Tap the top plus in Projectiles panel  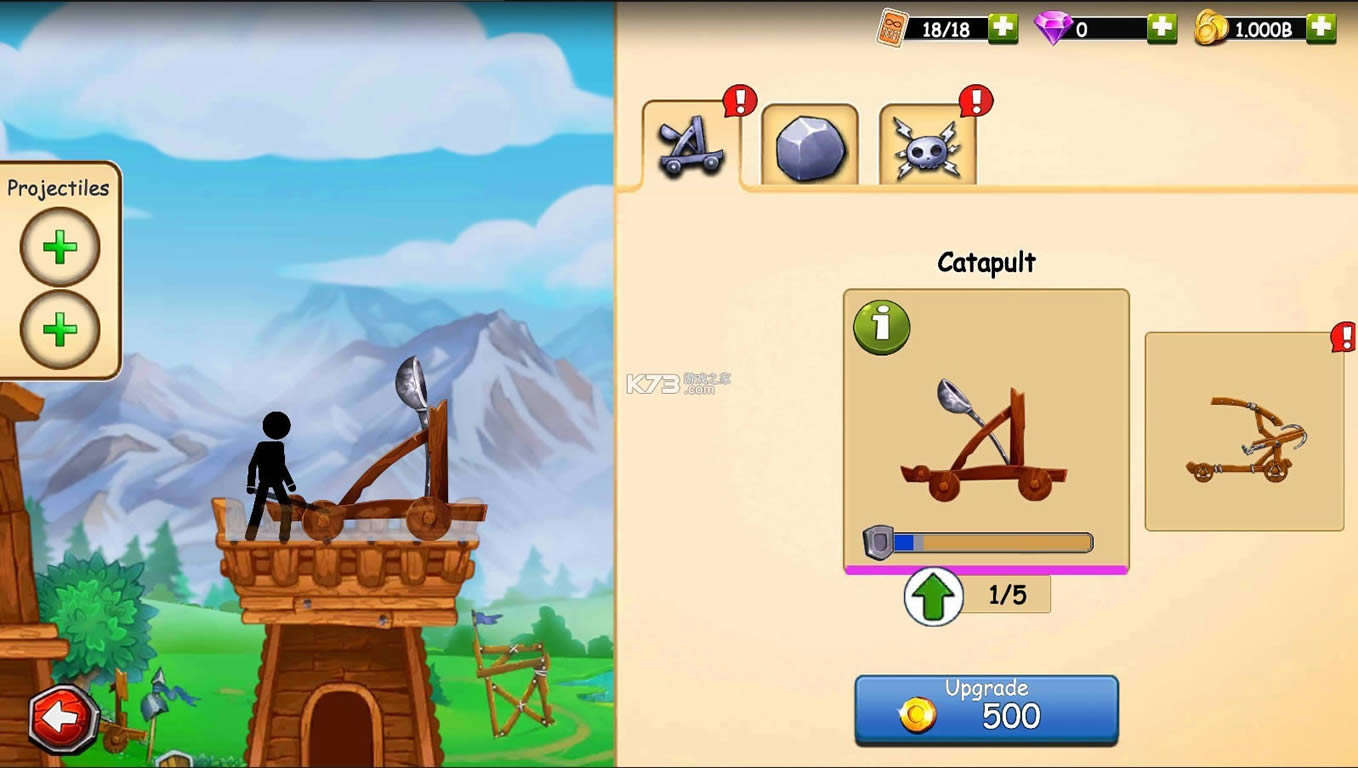pyautogui.click(x=59, y=247)
